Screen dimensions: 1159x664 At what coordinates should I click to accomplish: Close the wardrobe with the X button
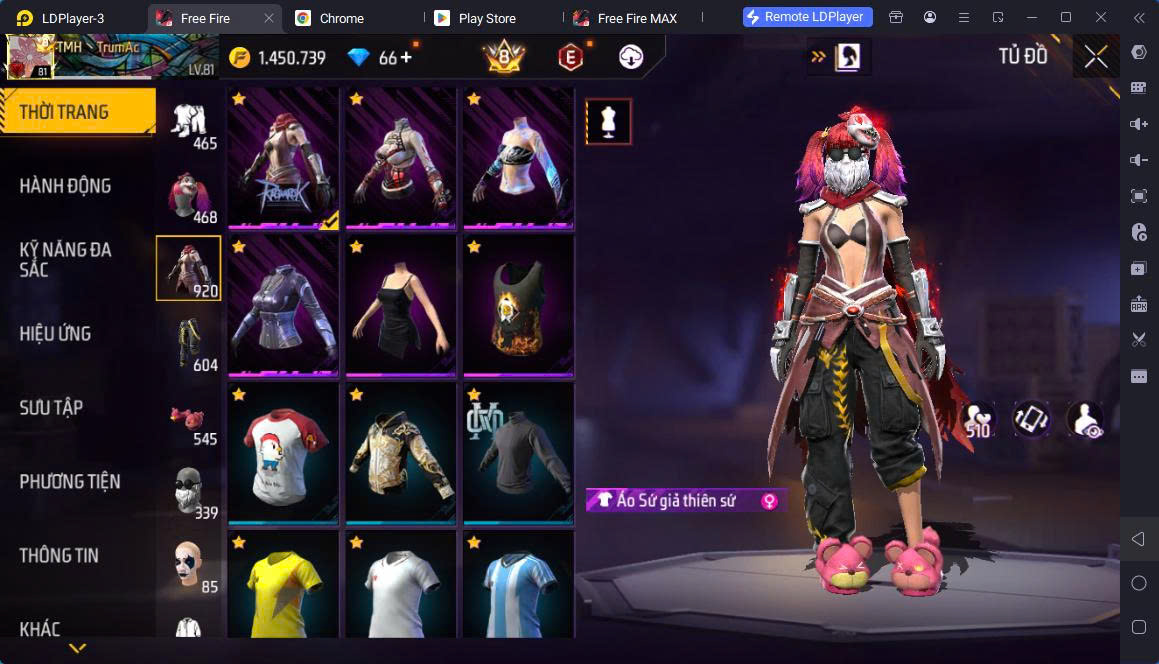pyautogui.click(x=1096, y=57)
